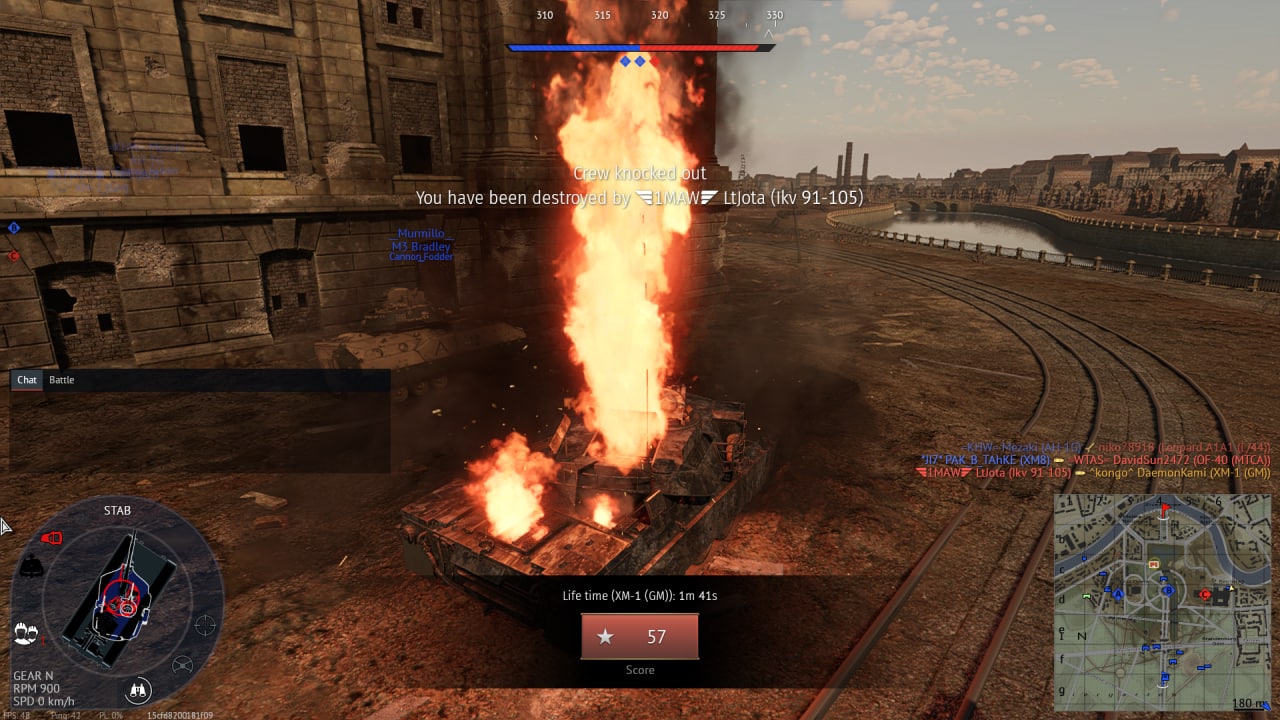Click the score star panel
1280x720 pixels.
point(640,636)
